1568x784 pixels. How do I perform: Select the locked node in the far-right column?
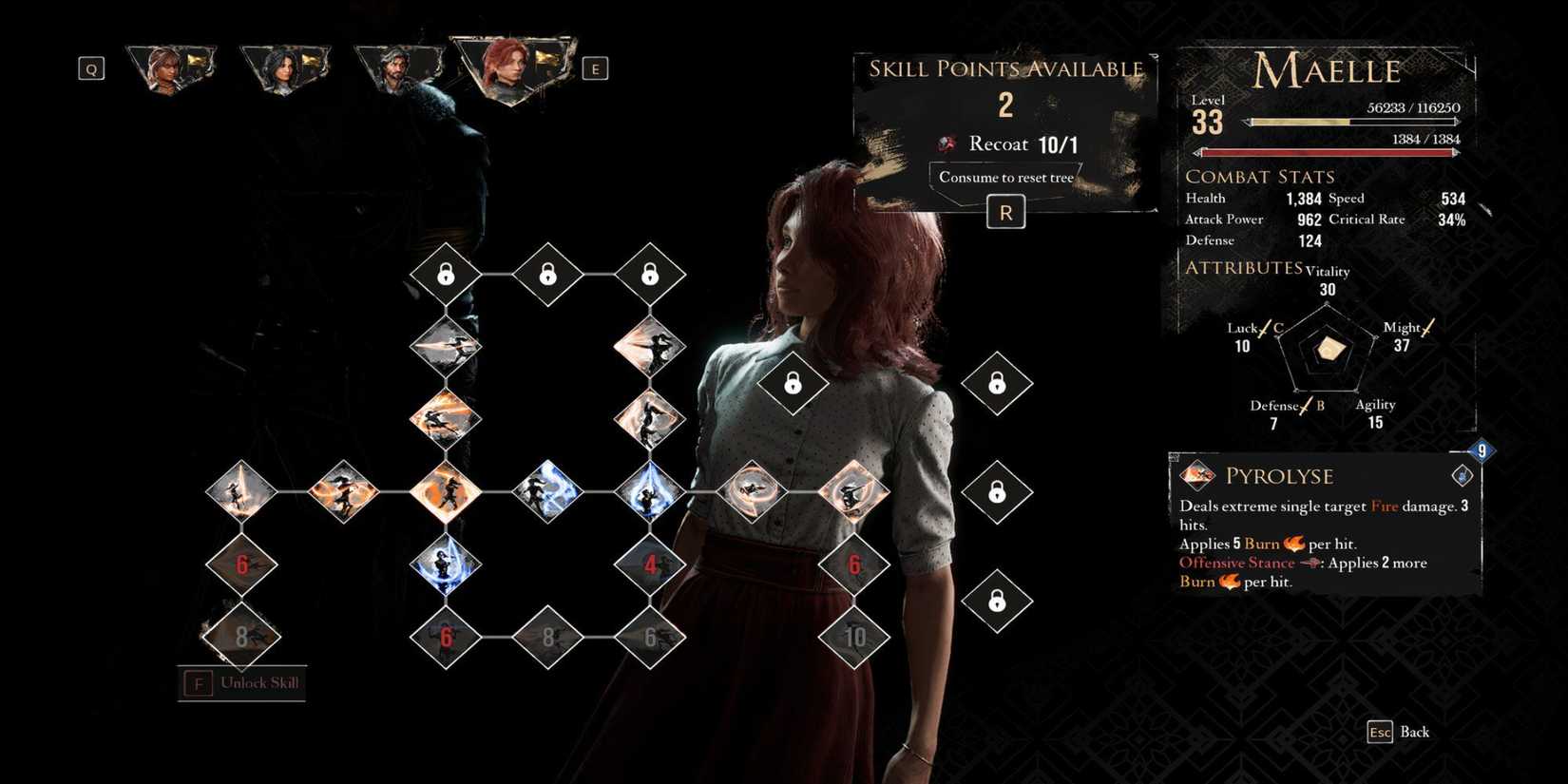pos(997,492)
